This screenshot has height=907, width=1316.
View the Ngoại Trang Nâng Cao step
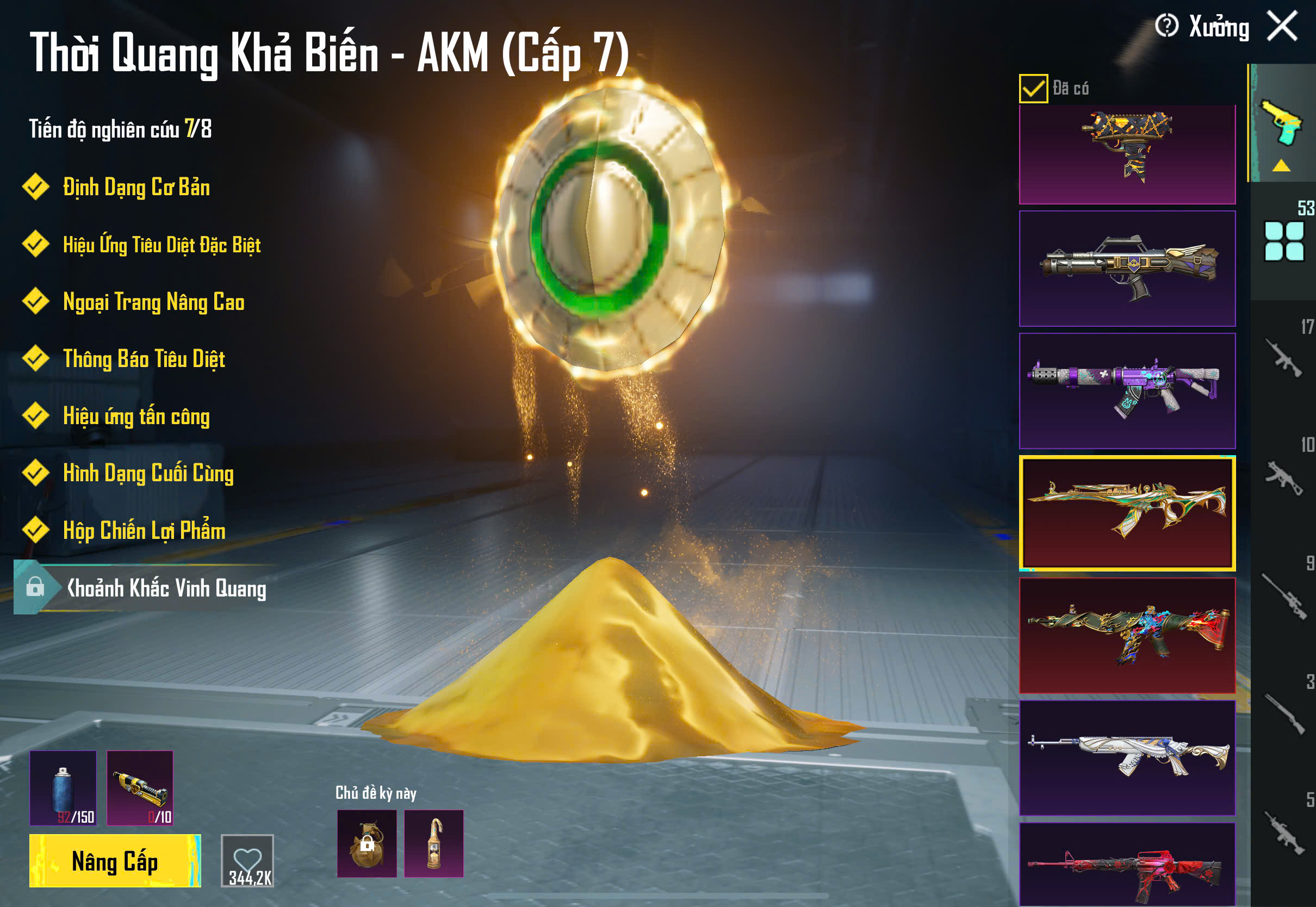153,302
